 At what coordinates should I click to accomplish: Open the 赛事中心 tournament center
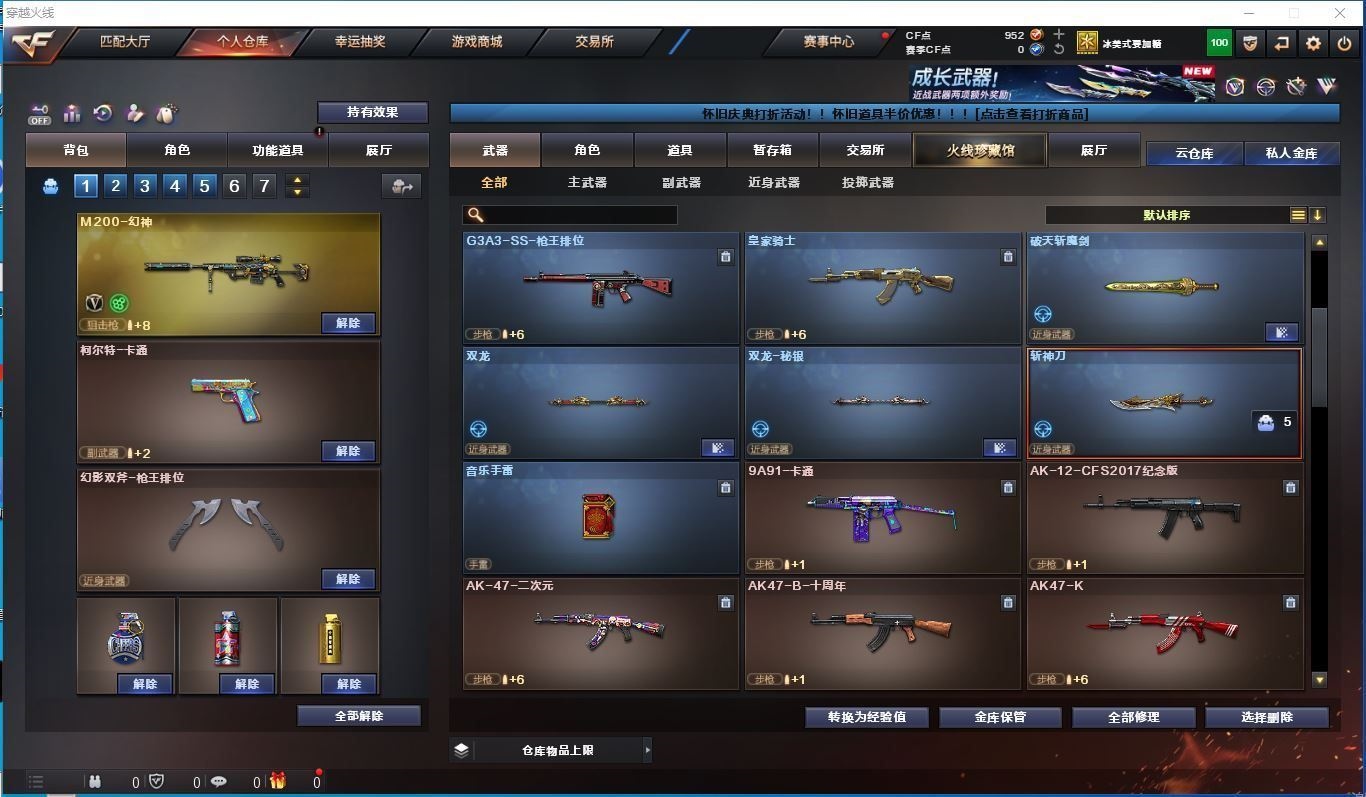click(x=829, y=42)
